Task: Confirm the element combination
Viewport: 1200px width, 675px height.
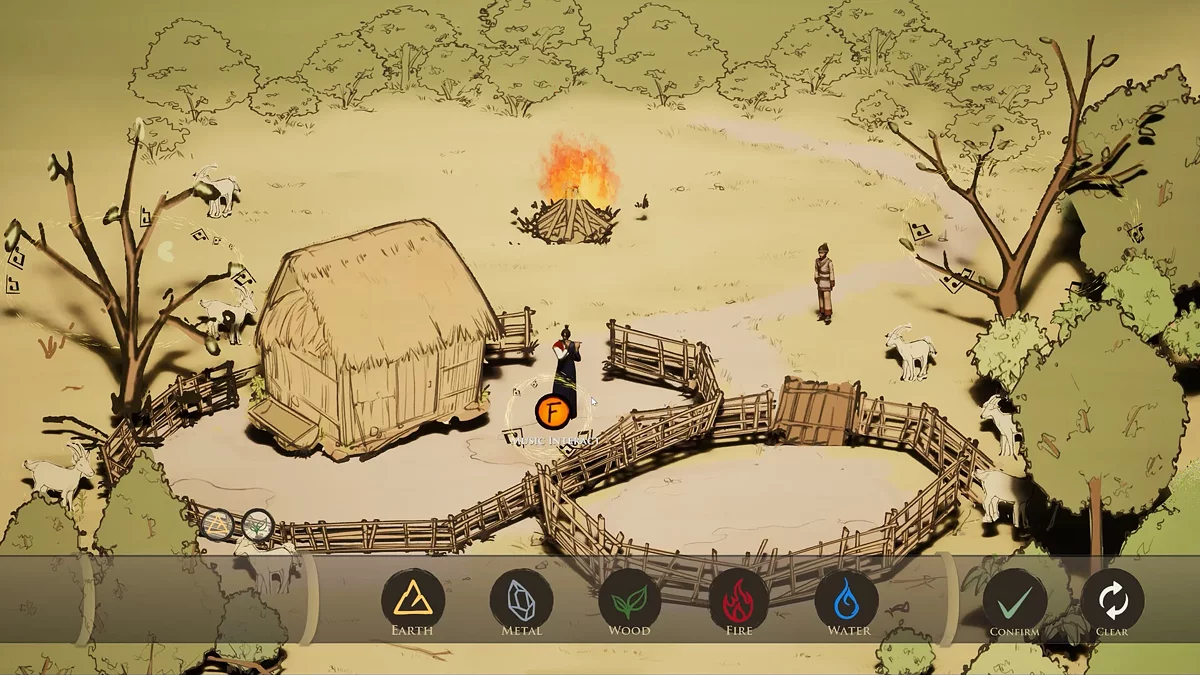Action: pos(1014,601)
